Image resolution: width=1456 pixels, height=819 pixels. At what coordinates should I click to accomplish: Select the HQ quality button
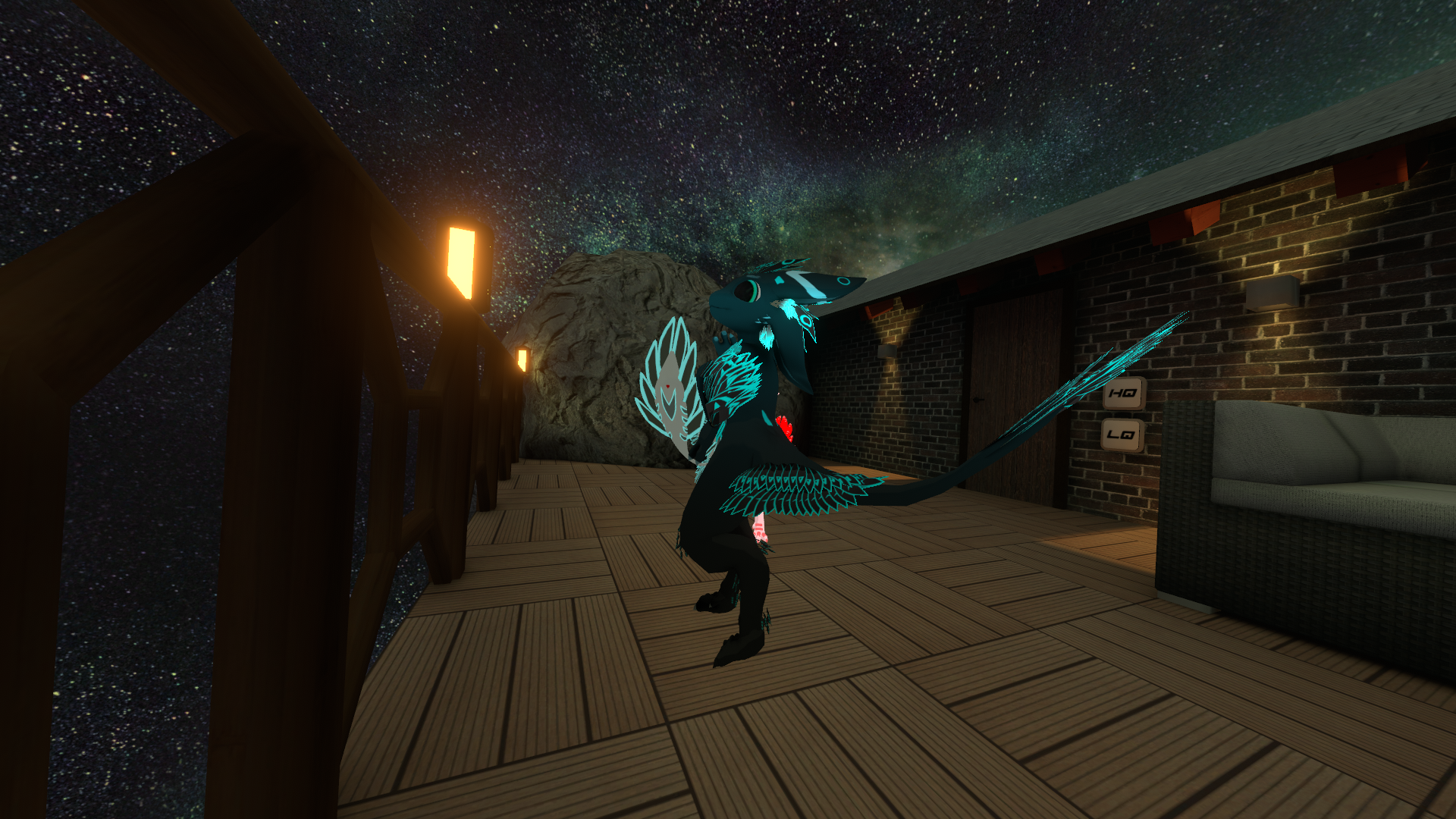[x=1122, y=394]
